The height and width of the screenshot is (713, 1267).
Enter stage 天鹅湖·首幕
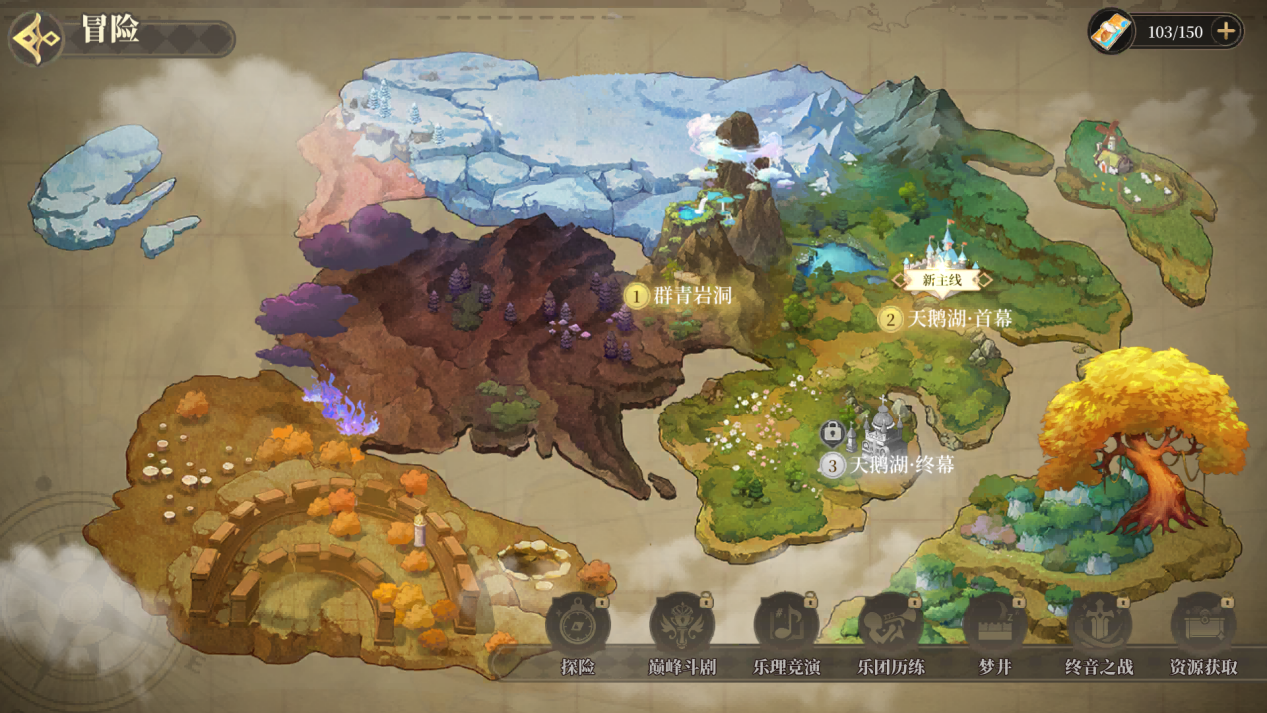point(946,319)
